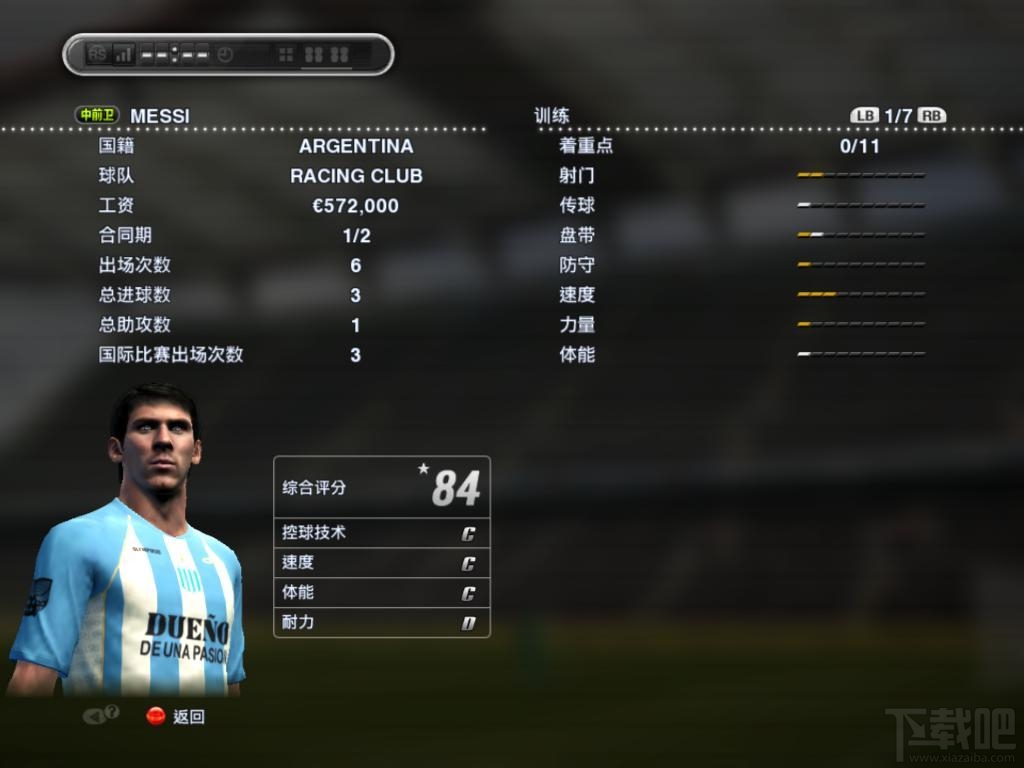Select the 体能 training row in the training list

pos(577,355)
